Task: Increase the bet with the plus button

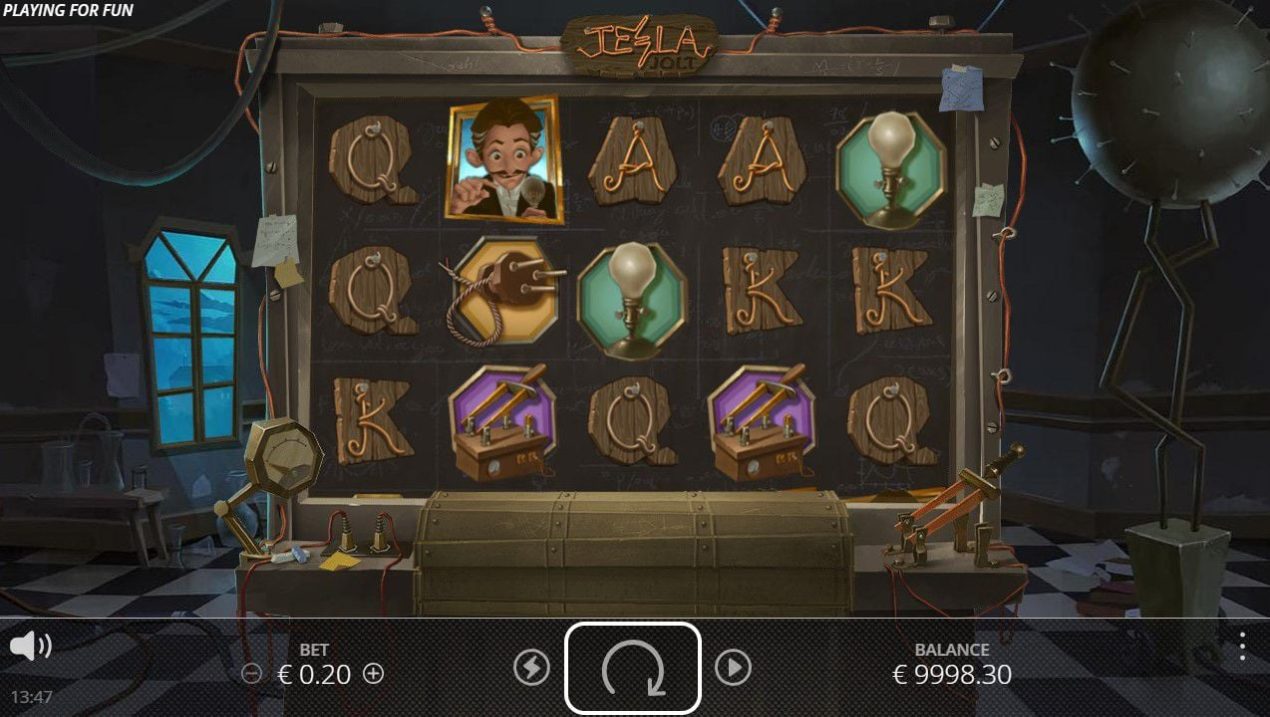Action: pos(373,674)
